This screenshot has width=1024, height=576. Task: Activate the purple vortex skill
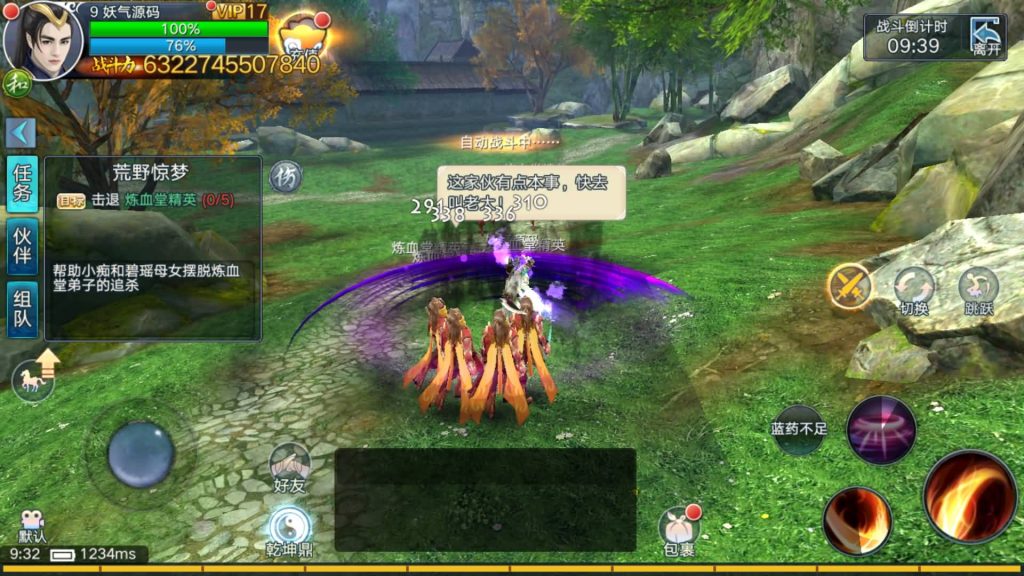click(x=881, y=430)
